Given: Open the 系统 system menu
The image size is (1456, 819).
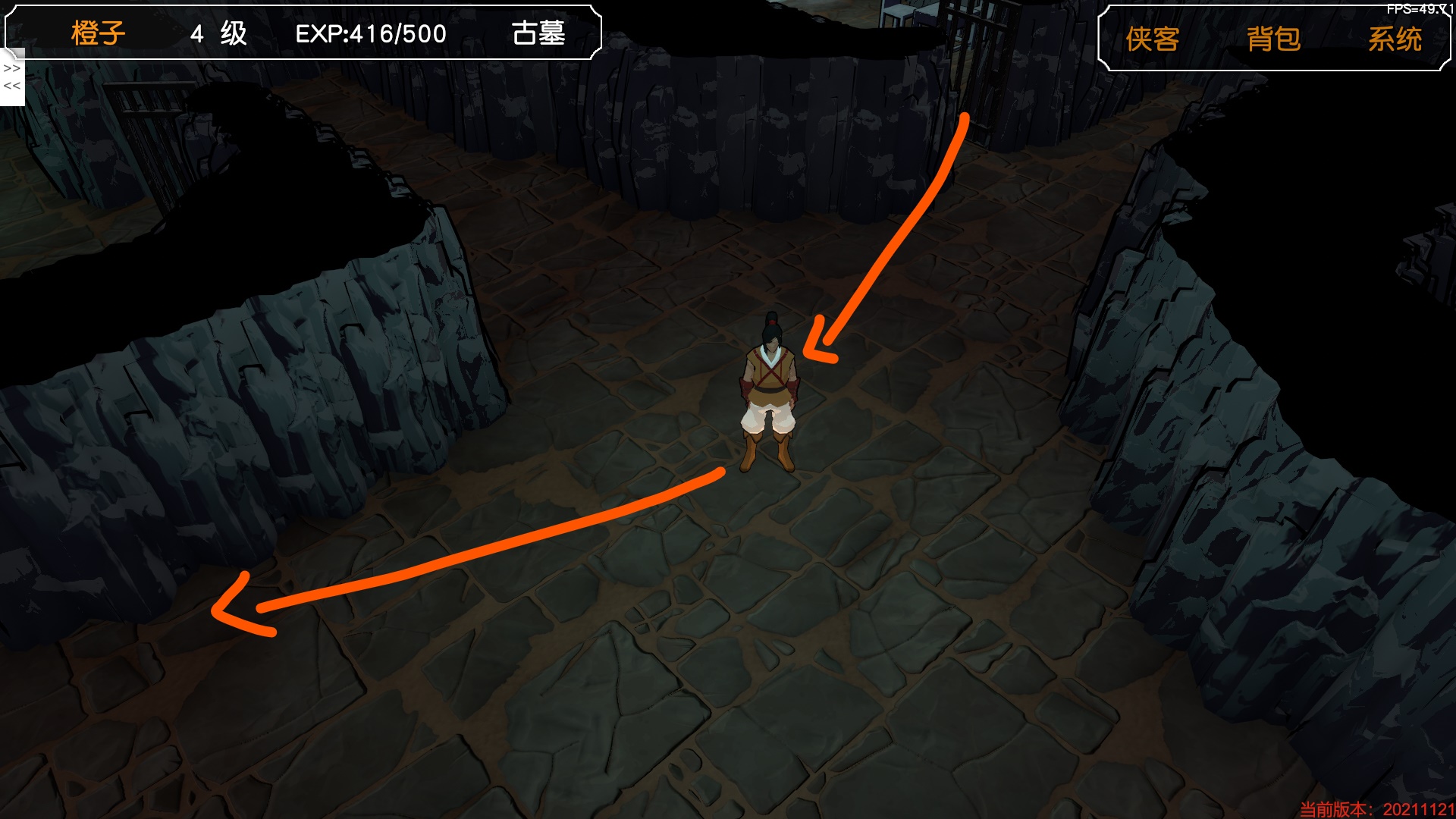Looking at the screenshot, I should coord(1395,39).
